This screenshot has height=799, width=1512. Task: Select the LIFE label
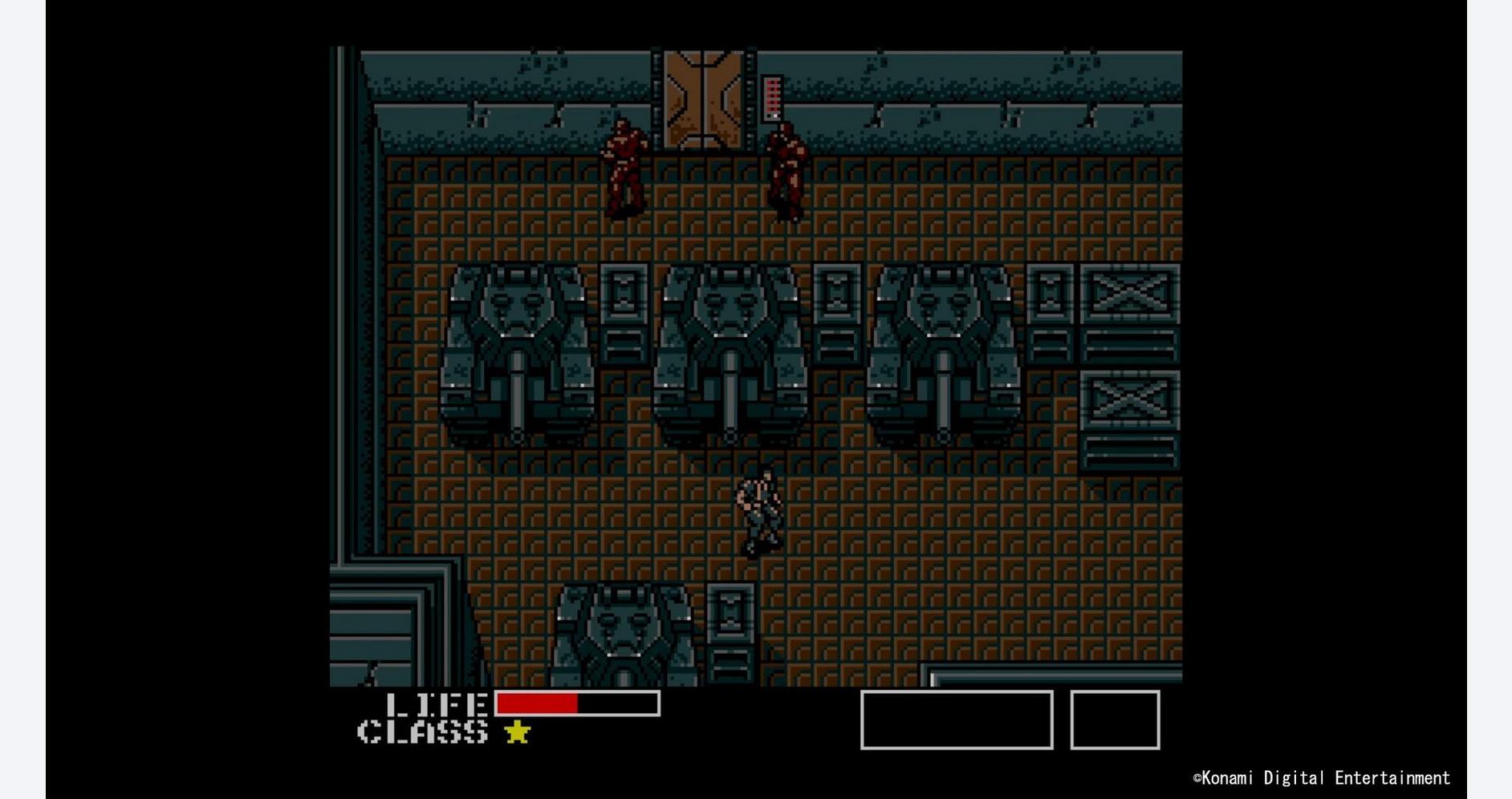[x=436, y=704]
